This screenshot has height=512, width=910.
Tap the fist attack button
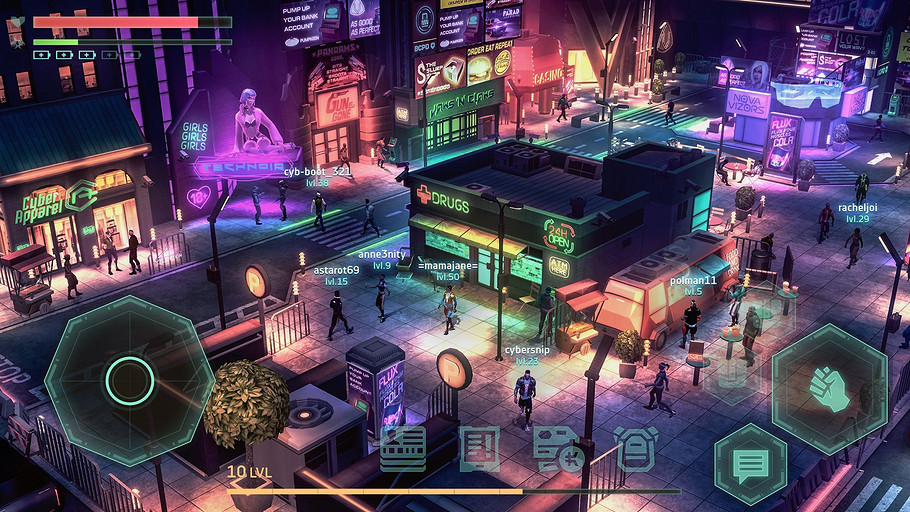(830, 389)
